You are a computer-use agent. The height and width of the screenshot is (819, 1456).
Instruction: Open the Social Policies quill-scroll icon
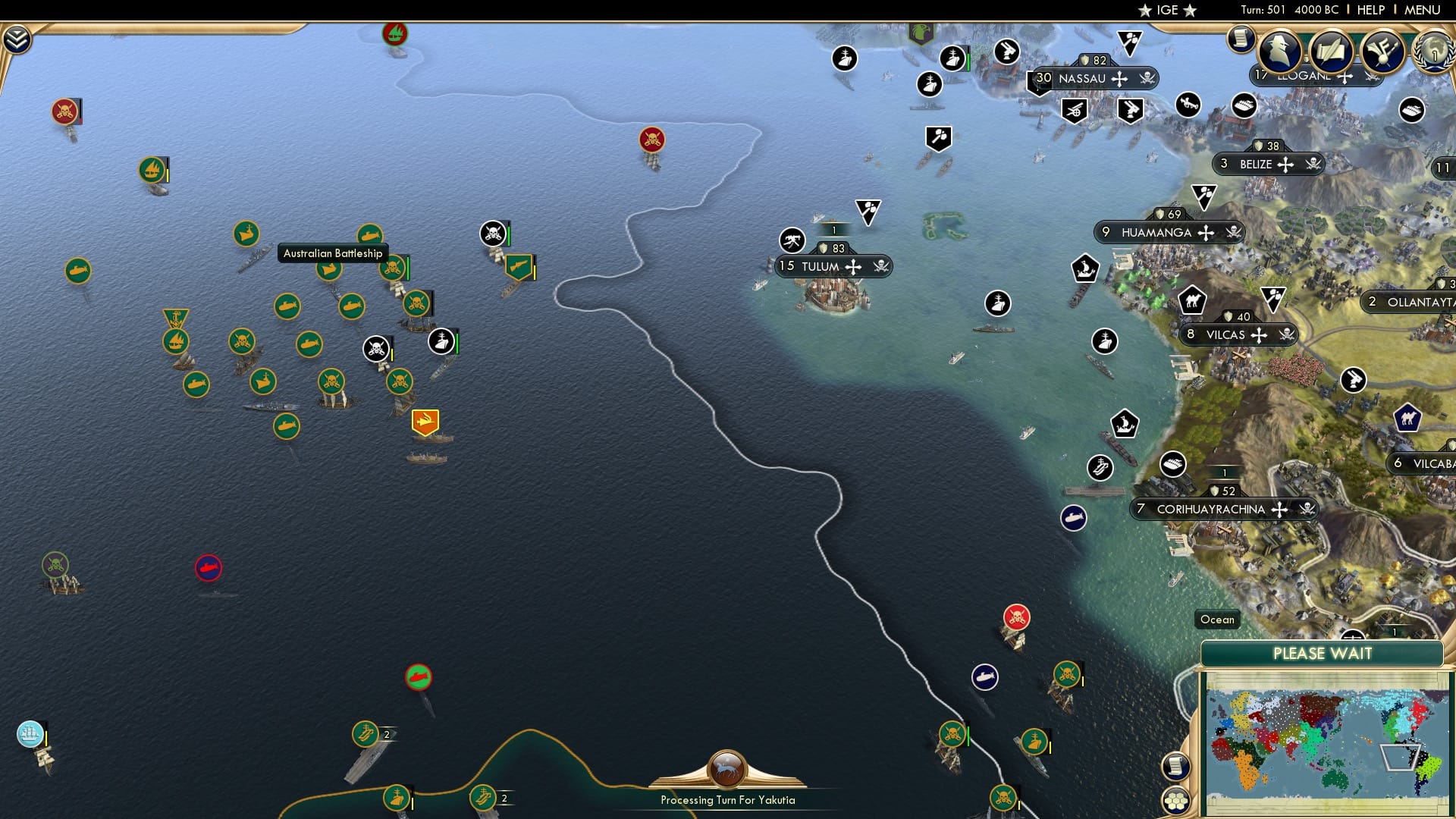(1331, 52)
